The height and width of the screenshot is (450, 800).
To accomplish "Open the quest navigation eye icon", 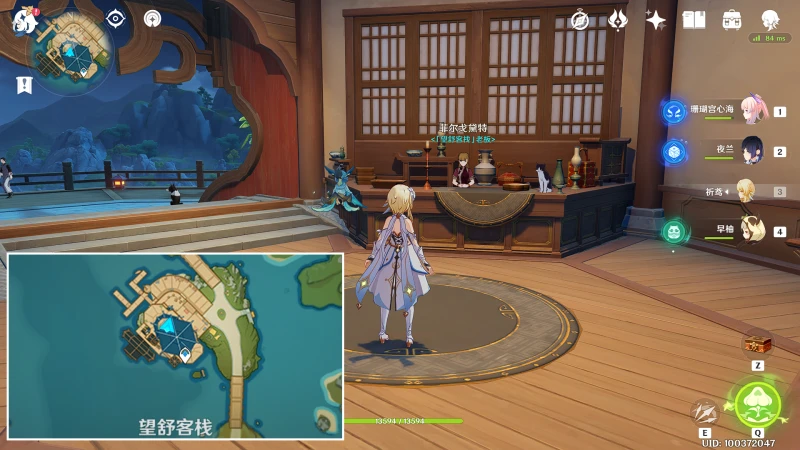I will [x=116, y=19].
